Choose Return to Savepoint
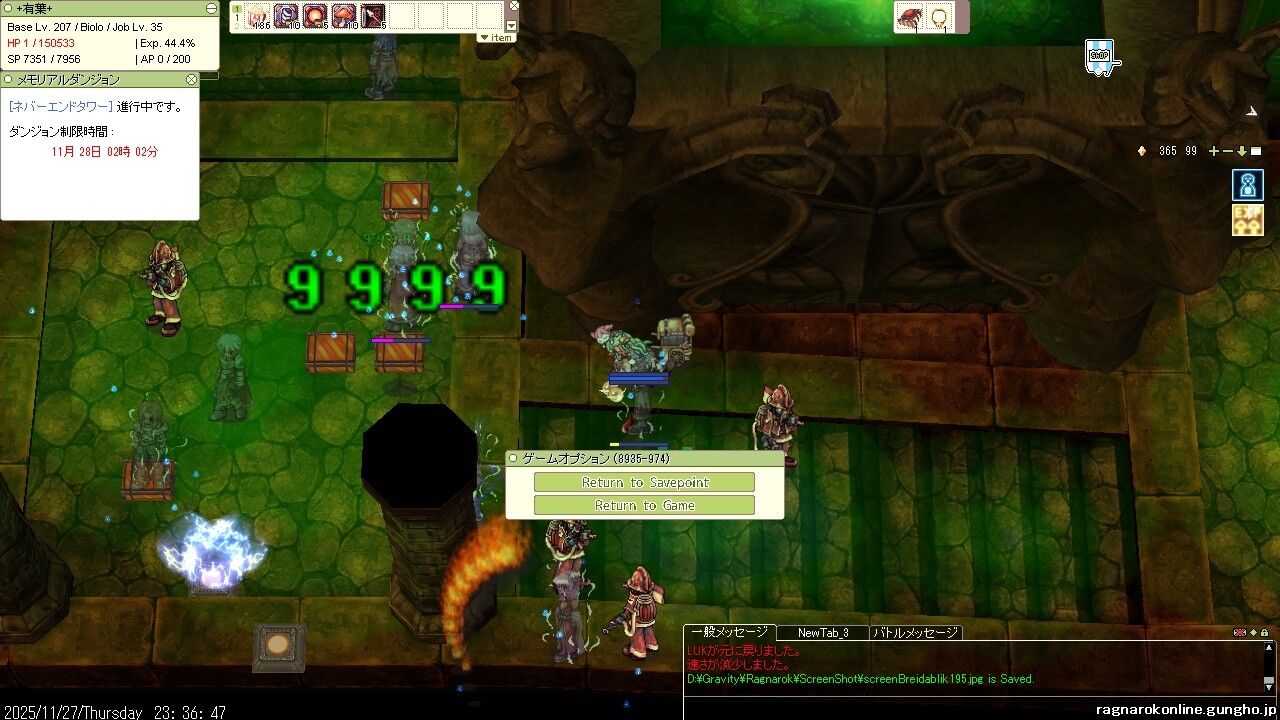Viewport: 1280px width, 720px height. tap(644, 482)
